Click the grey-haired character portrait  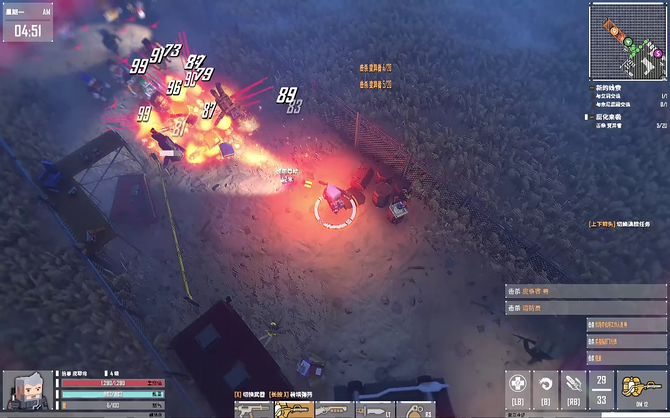23,391
